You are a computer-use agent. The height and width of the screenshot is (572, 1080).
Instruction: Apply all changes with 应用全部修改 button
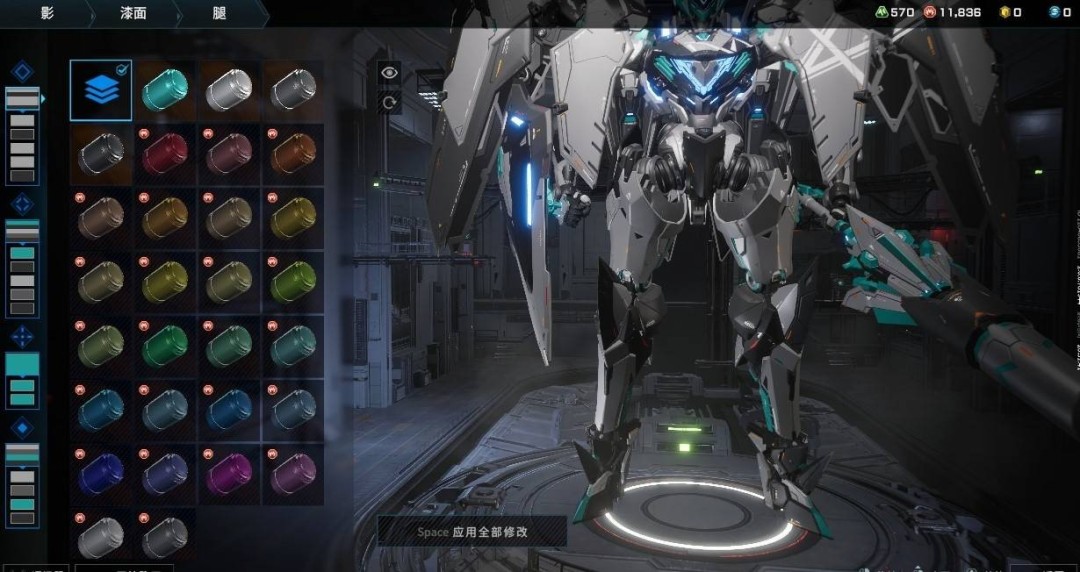pos(472,532)
